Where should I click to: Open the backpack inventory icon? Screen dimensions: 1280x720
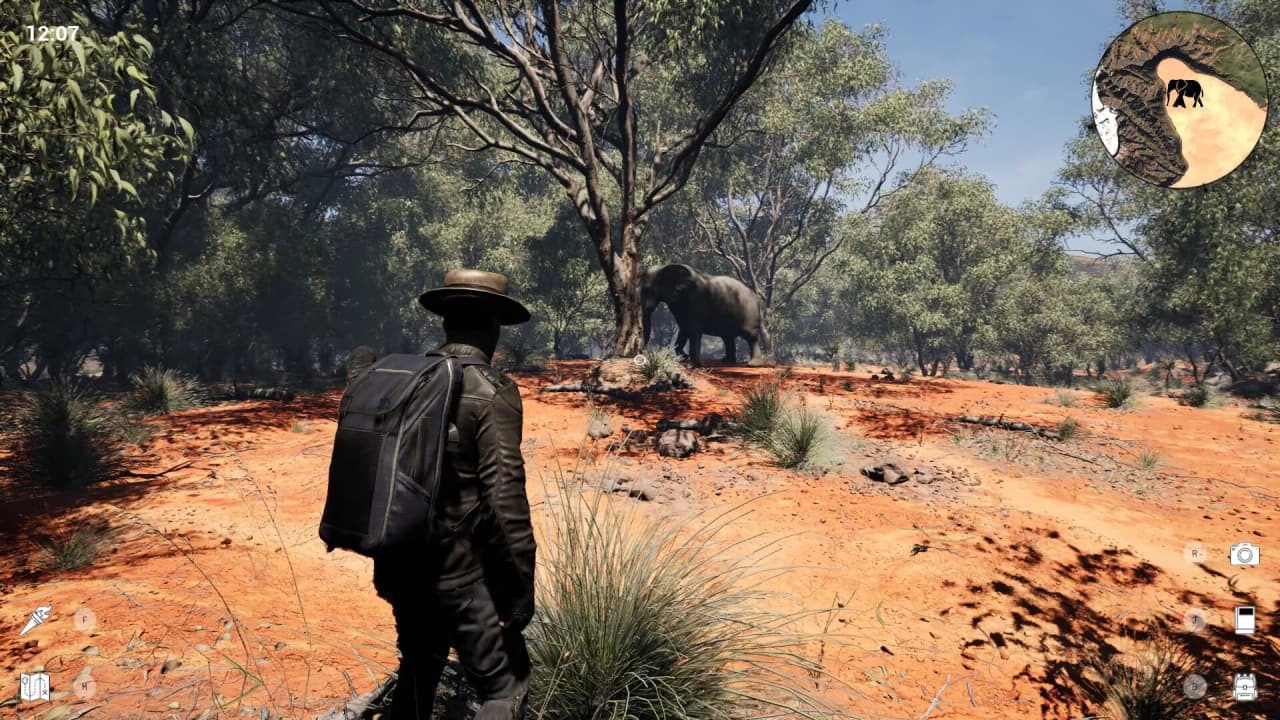[1245, 687]
